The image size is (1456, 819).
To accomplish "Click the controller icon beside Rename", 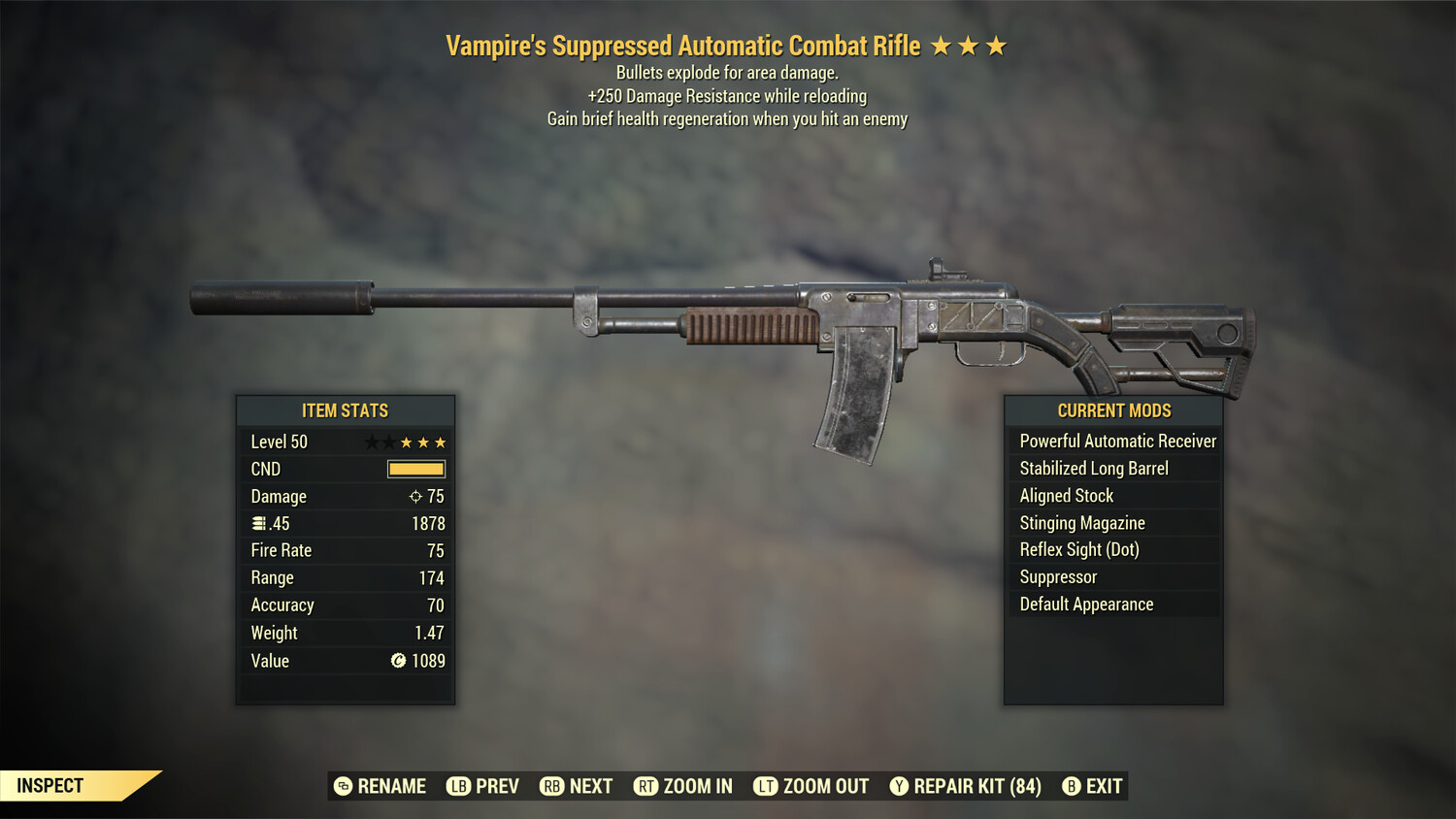I will tap(342, 786).
